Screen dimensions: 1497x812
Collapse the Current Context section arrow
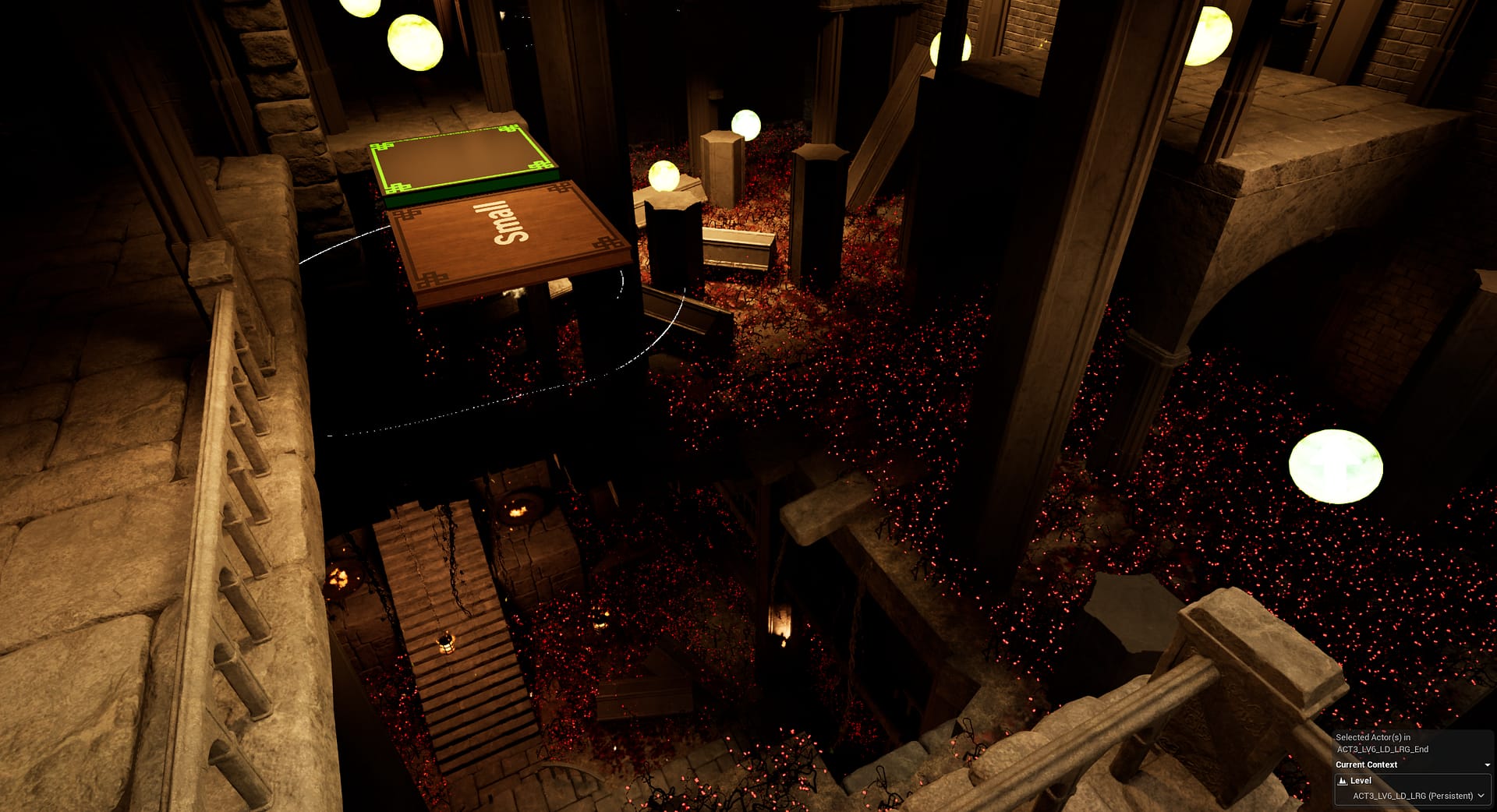pyautogui.click(x=1487, y=765)
